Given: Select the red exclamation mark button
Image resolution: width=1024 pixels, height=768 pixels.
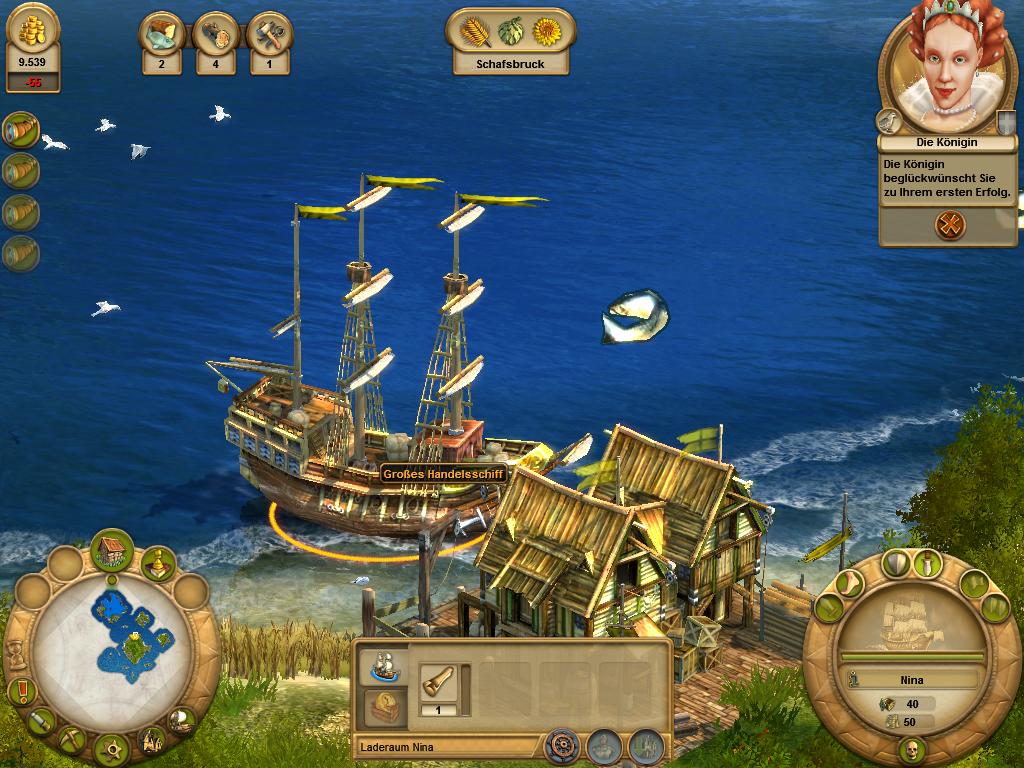Looking at the screenshot, I should click(22, 690).
